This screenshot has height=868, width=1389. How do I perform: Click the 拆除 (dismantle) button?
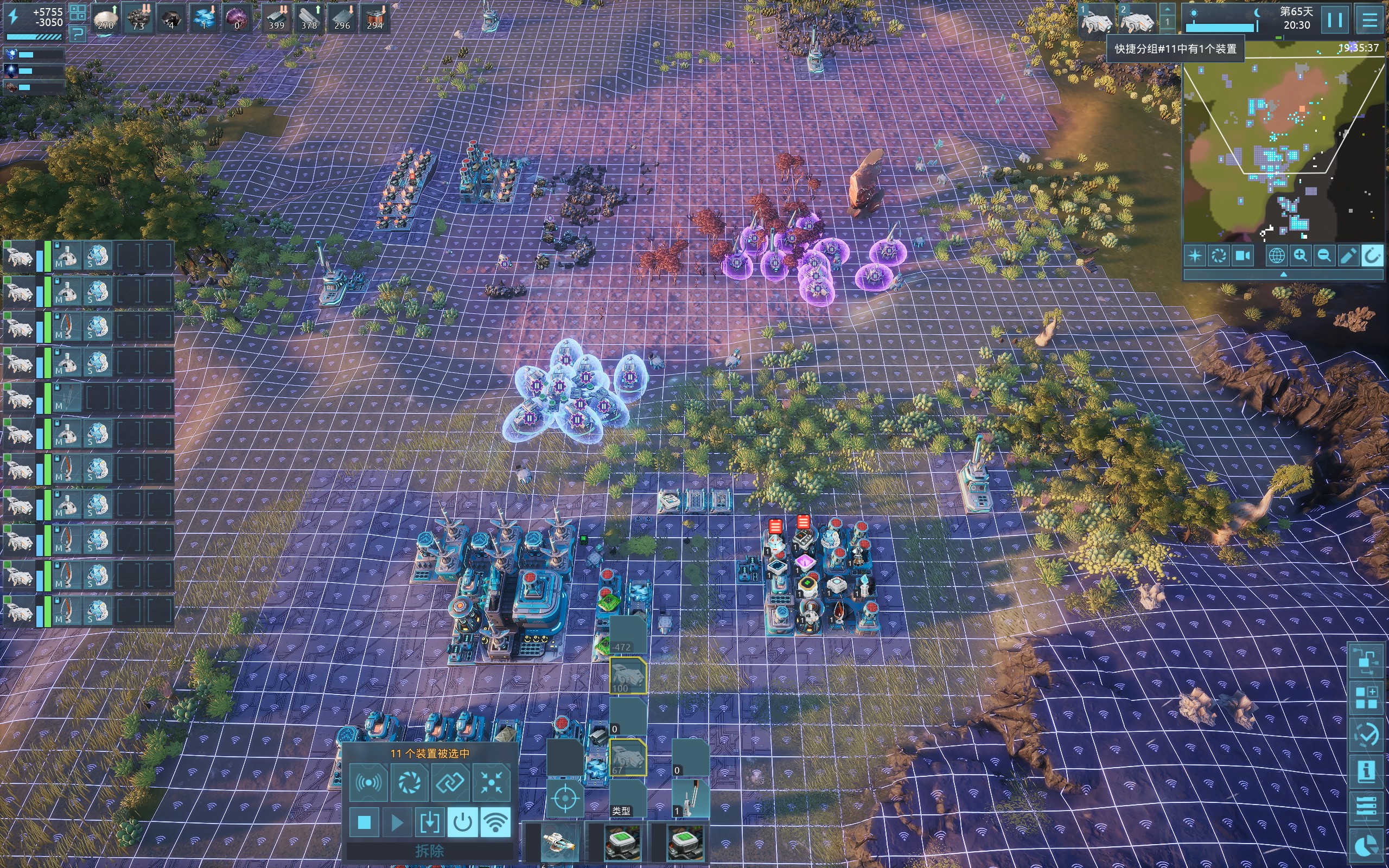(x=429, y=850)
